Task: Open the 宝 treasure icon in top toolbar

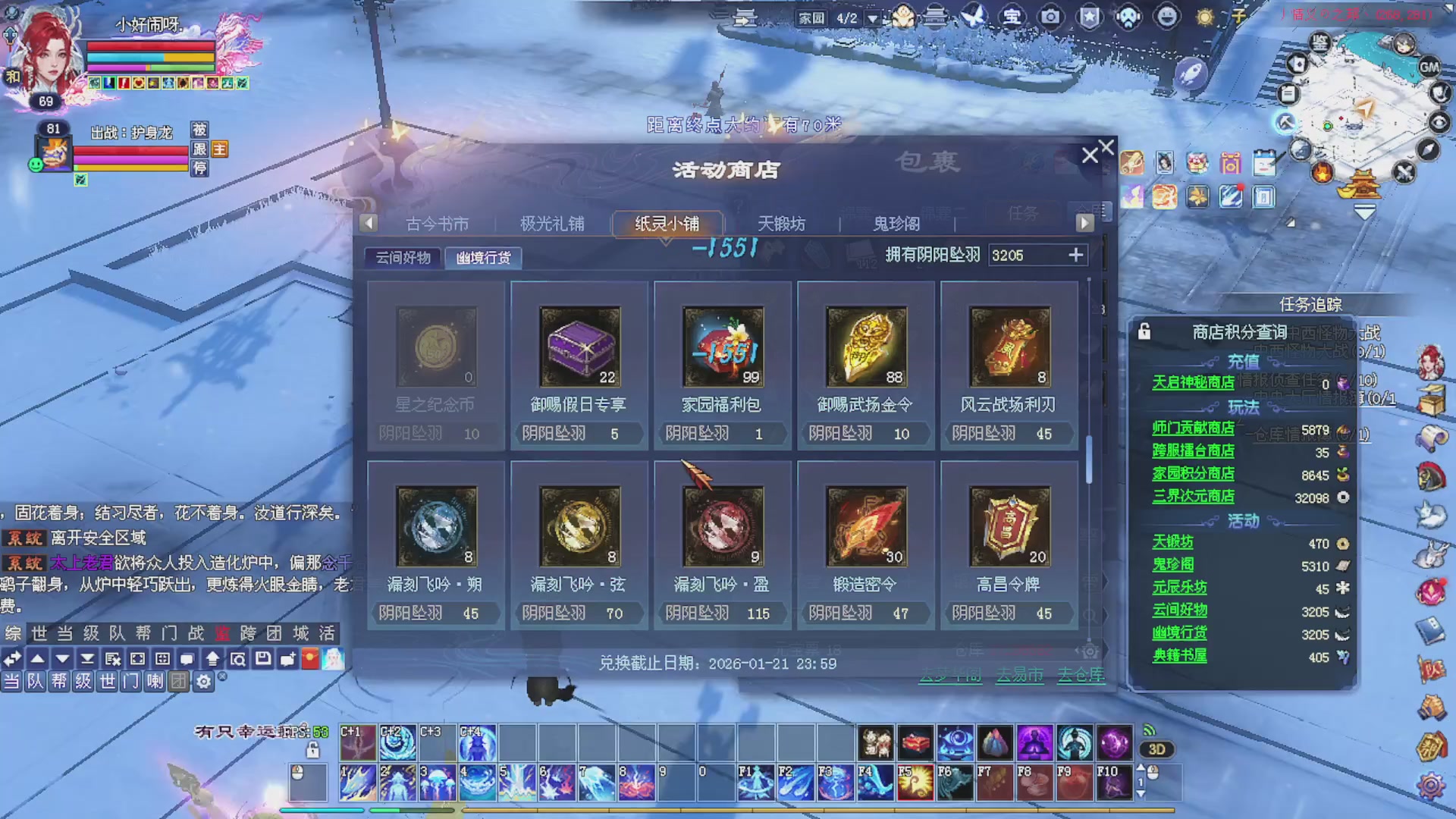Action: tap(1012, 16)
